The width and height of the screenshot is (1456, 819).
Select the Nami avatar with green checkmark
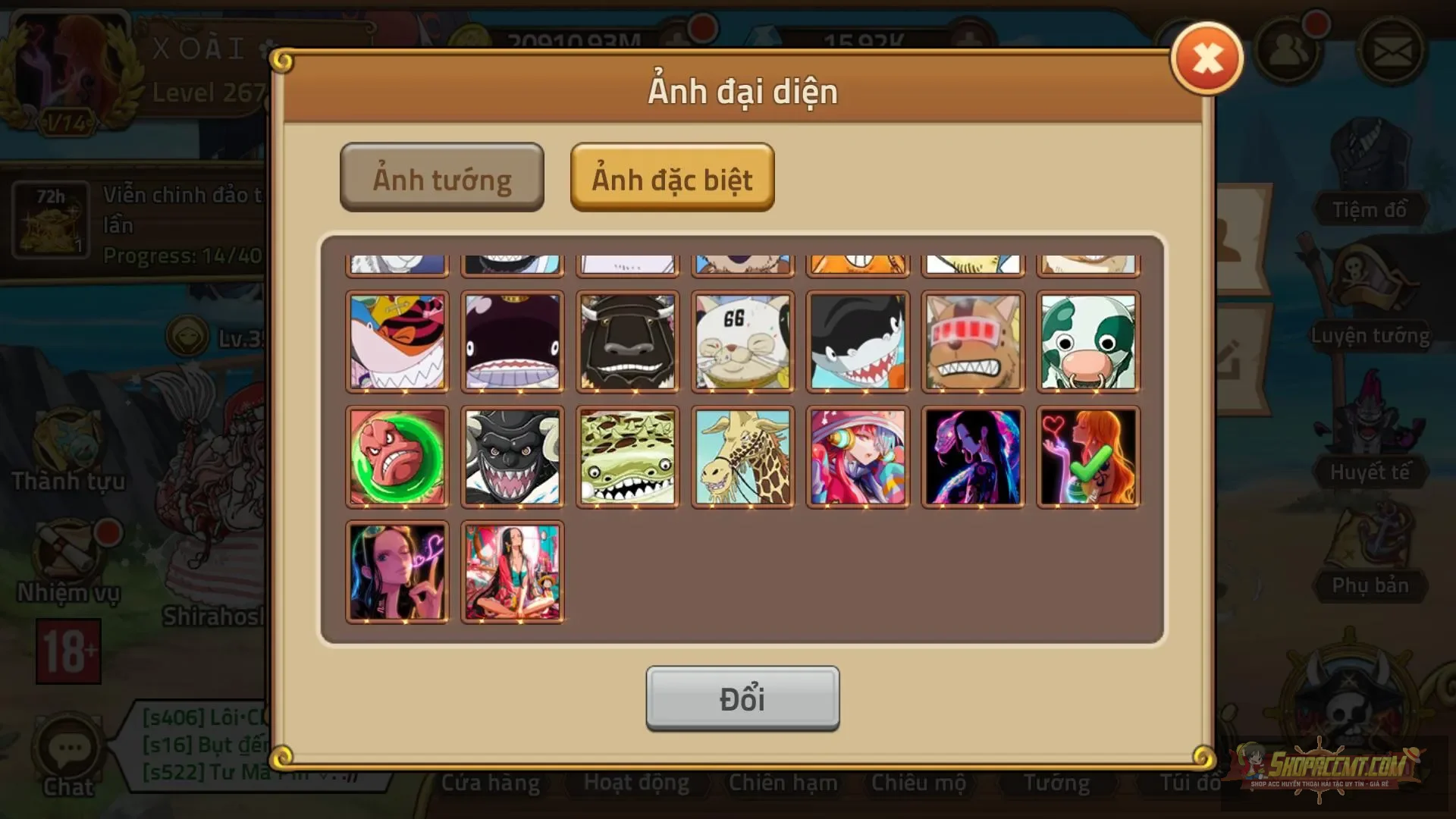click(1088, 456)
